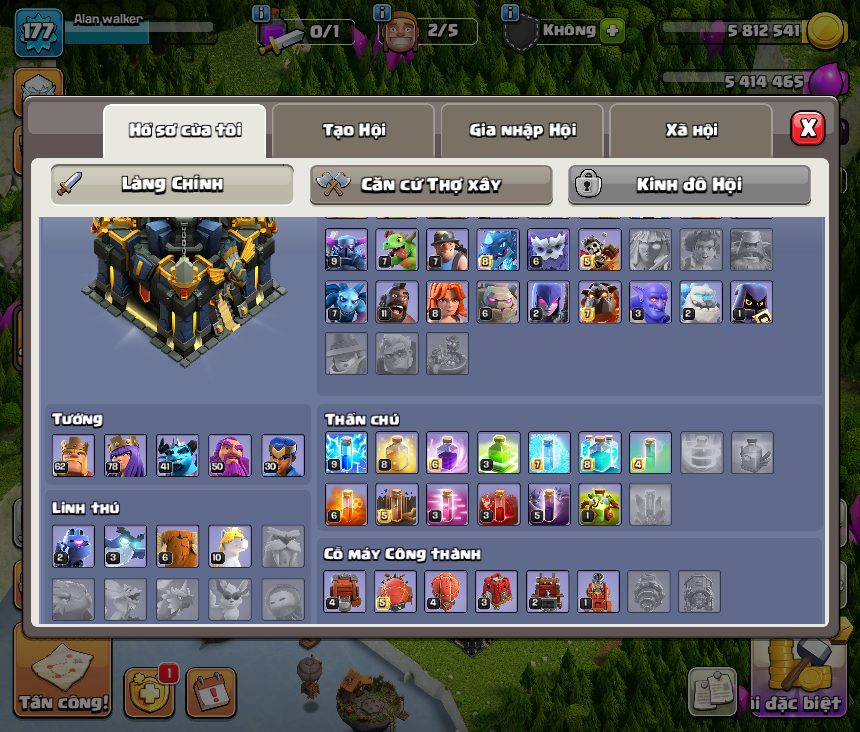
Task: Select the level 9 Lightning spell icon
Action: (346, 453)
